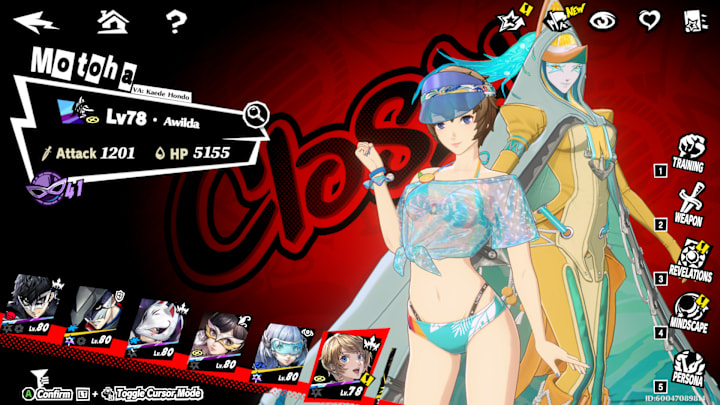Toggle the eye view icon

(x=602, y=20)
